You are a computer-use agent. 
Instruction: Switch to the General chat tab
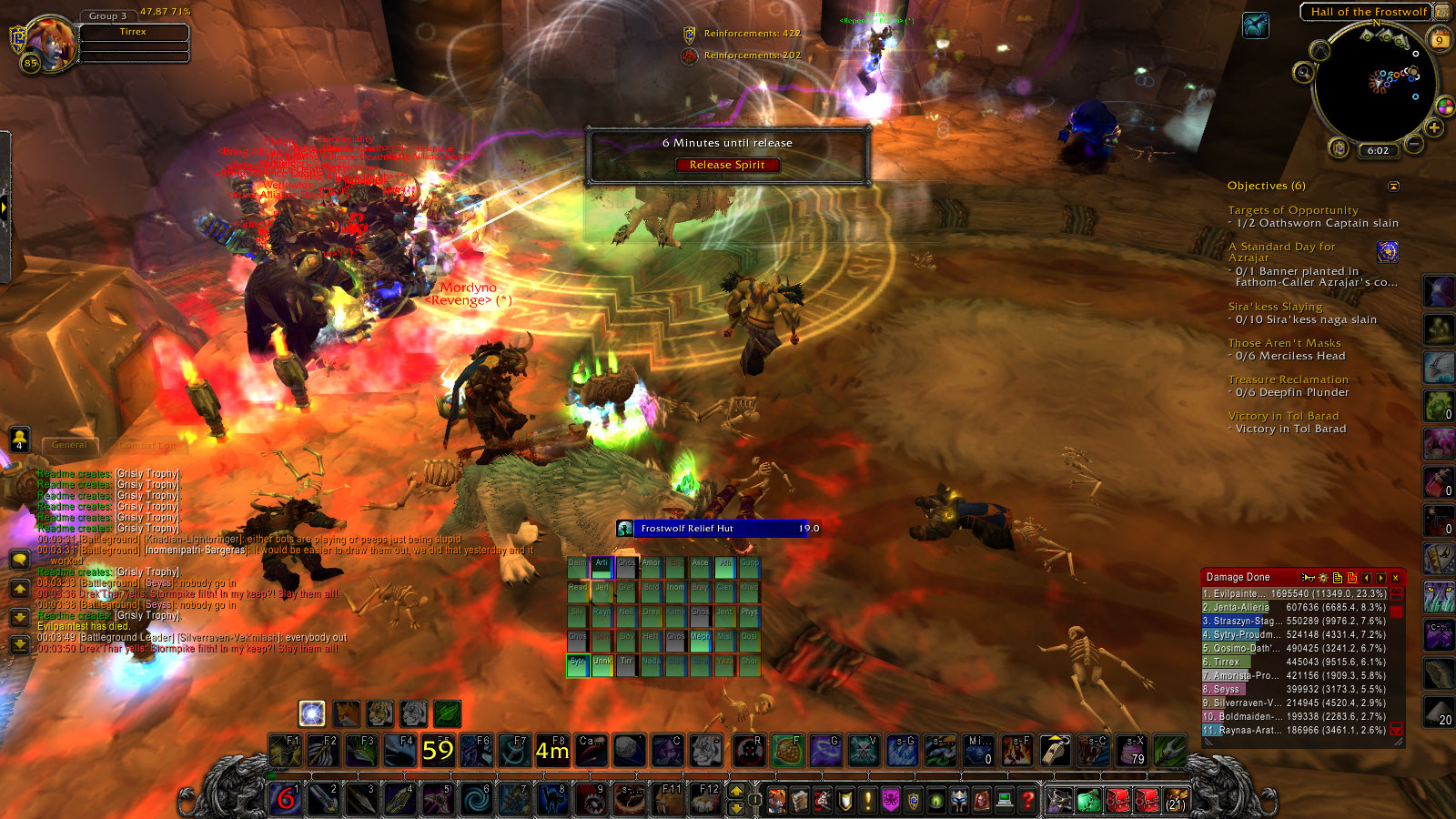pyautogui.click(x=69, y=445)
